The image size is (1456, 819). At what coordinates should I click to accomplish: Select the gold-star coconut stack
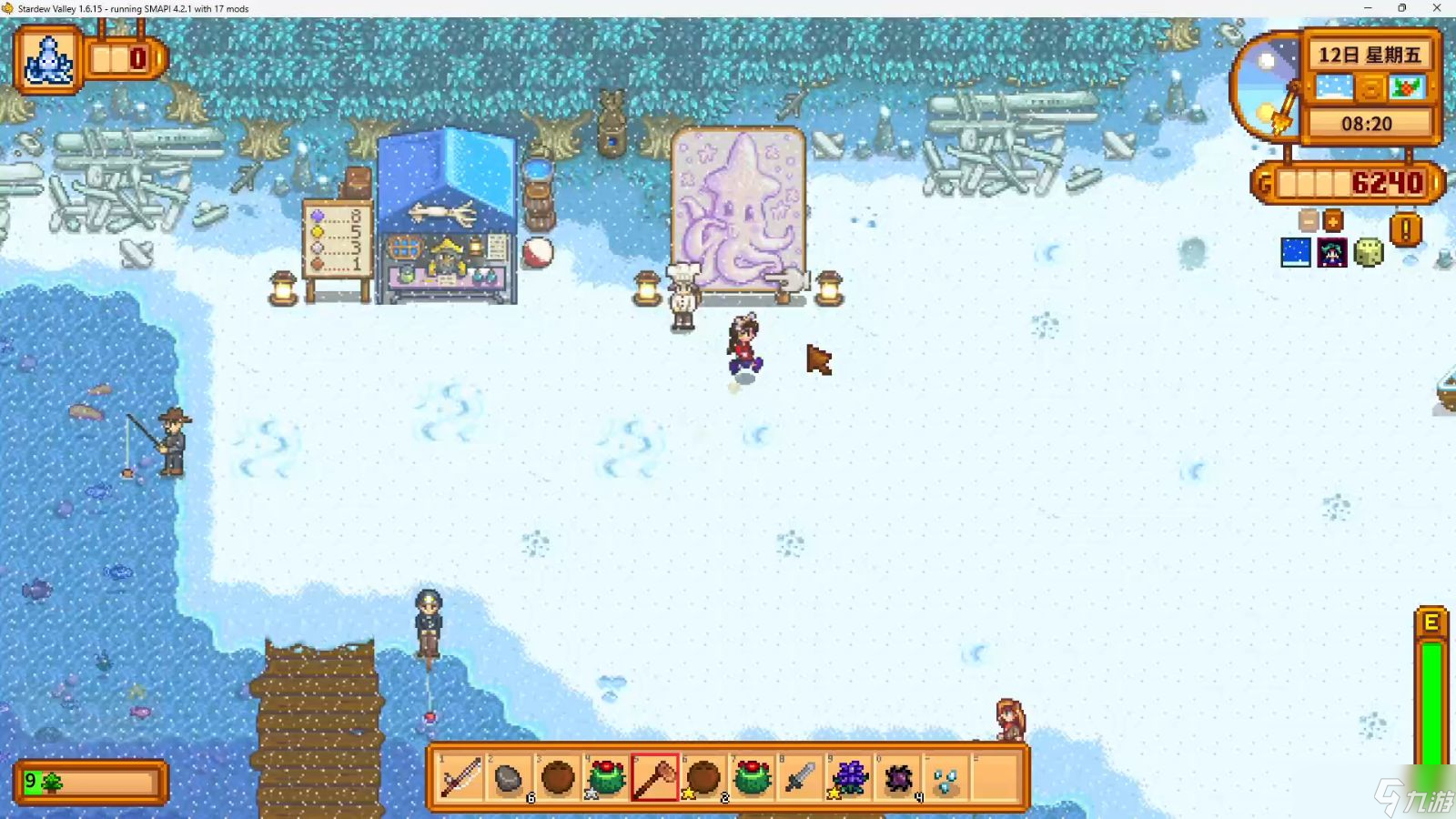pos(703,778)
